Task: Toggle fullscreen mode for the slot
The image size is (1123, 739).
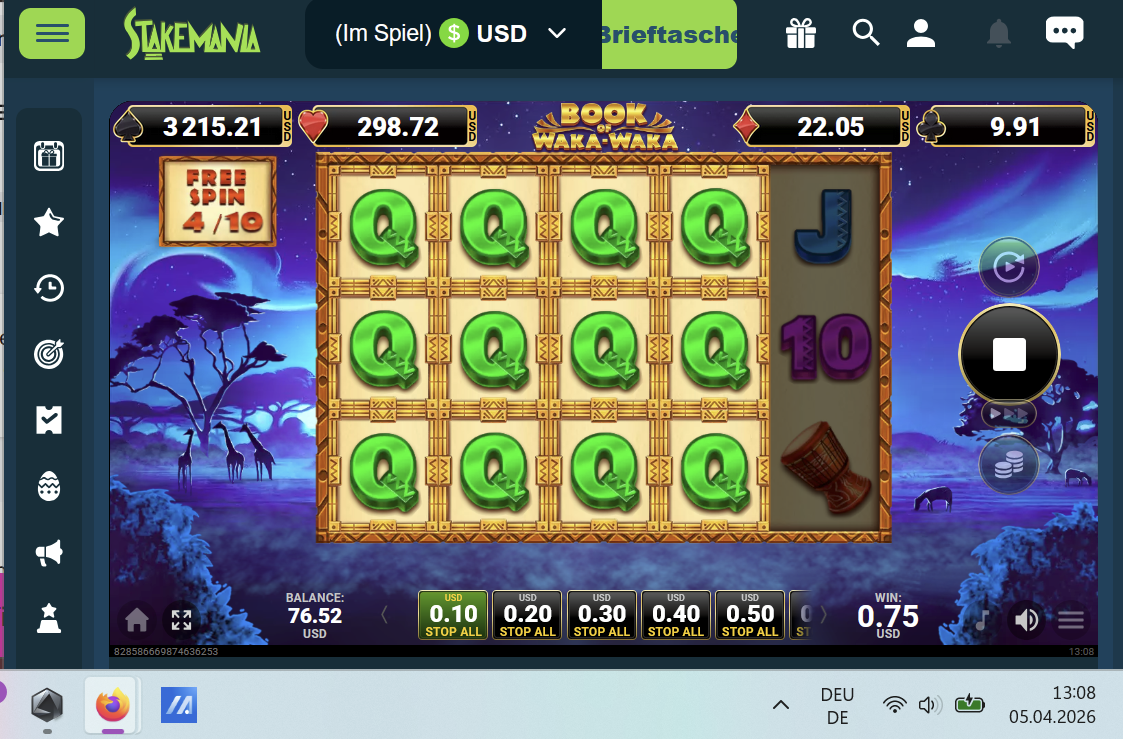Action: point(181,620)
